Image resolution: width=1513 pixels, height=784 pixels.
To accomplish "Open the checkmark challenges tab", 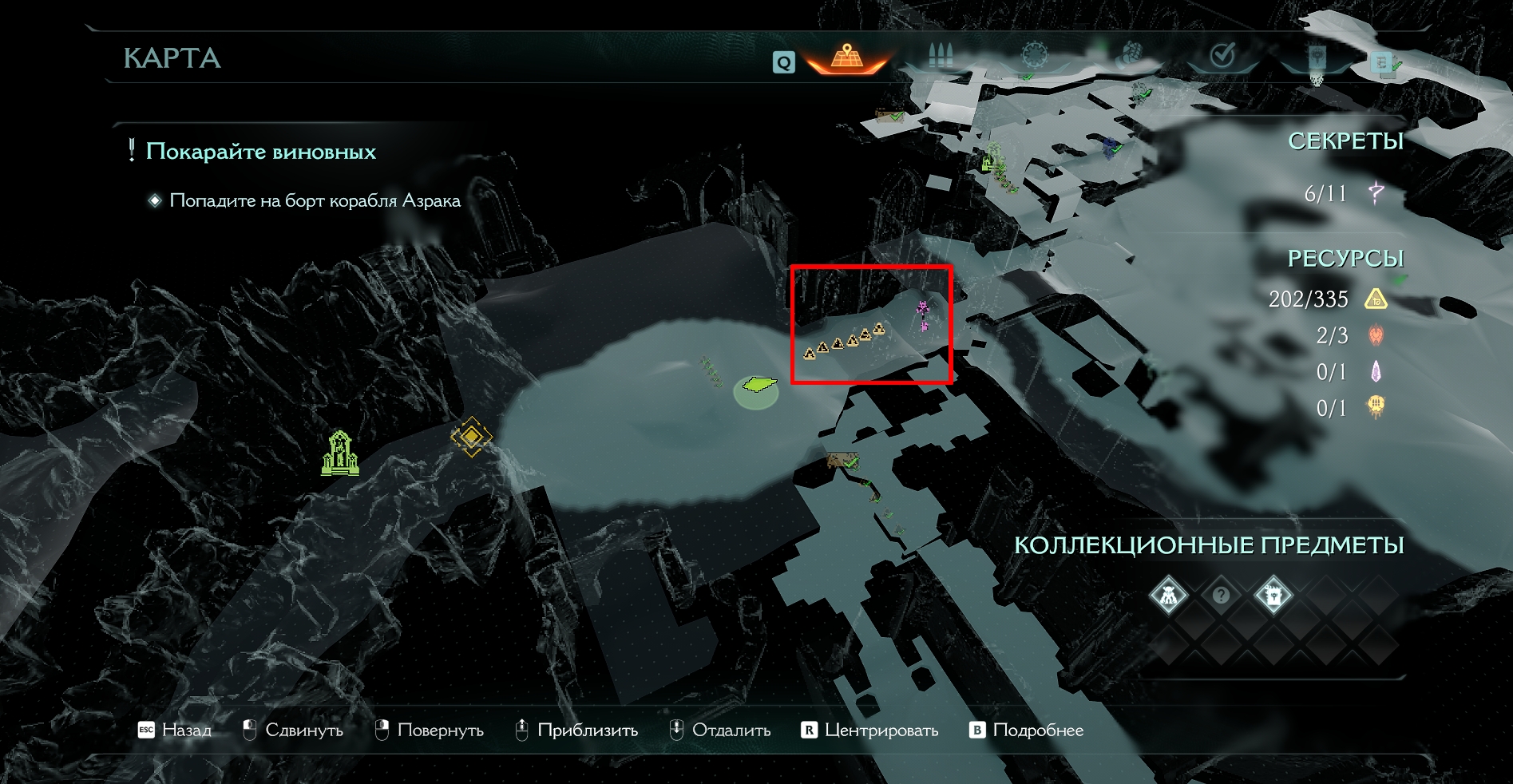I will [1222, 56].
